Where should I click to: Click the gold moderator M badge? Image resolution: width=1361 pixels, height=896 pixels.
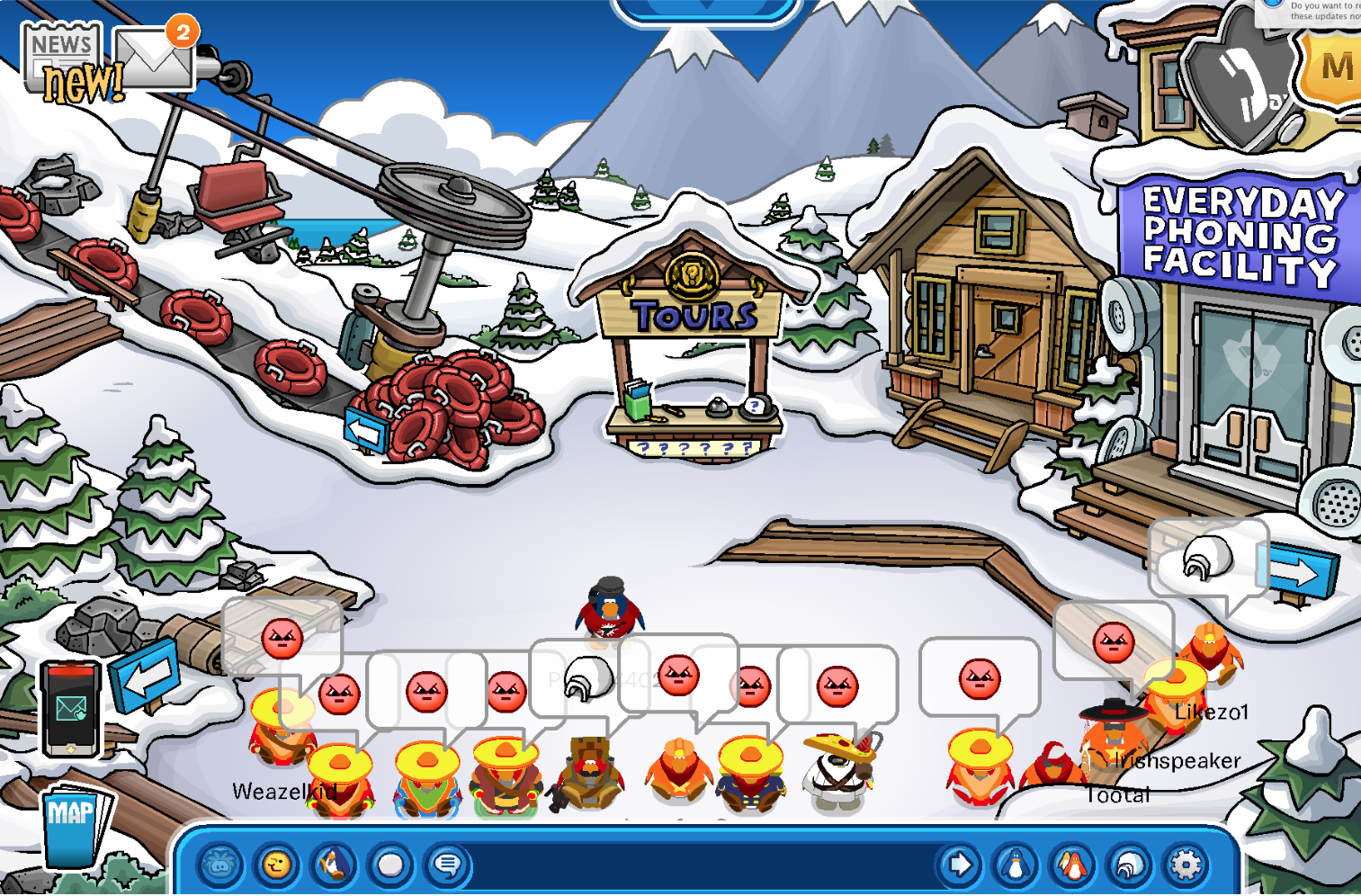1337,67
